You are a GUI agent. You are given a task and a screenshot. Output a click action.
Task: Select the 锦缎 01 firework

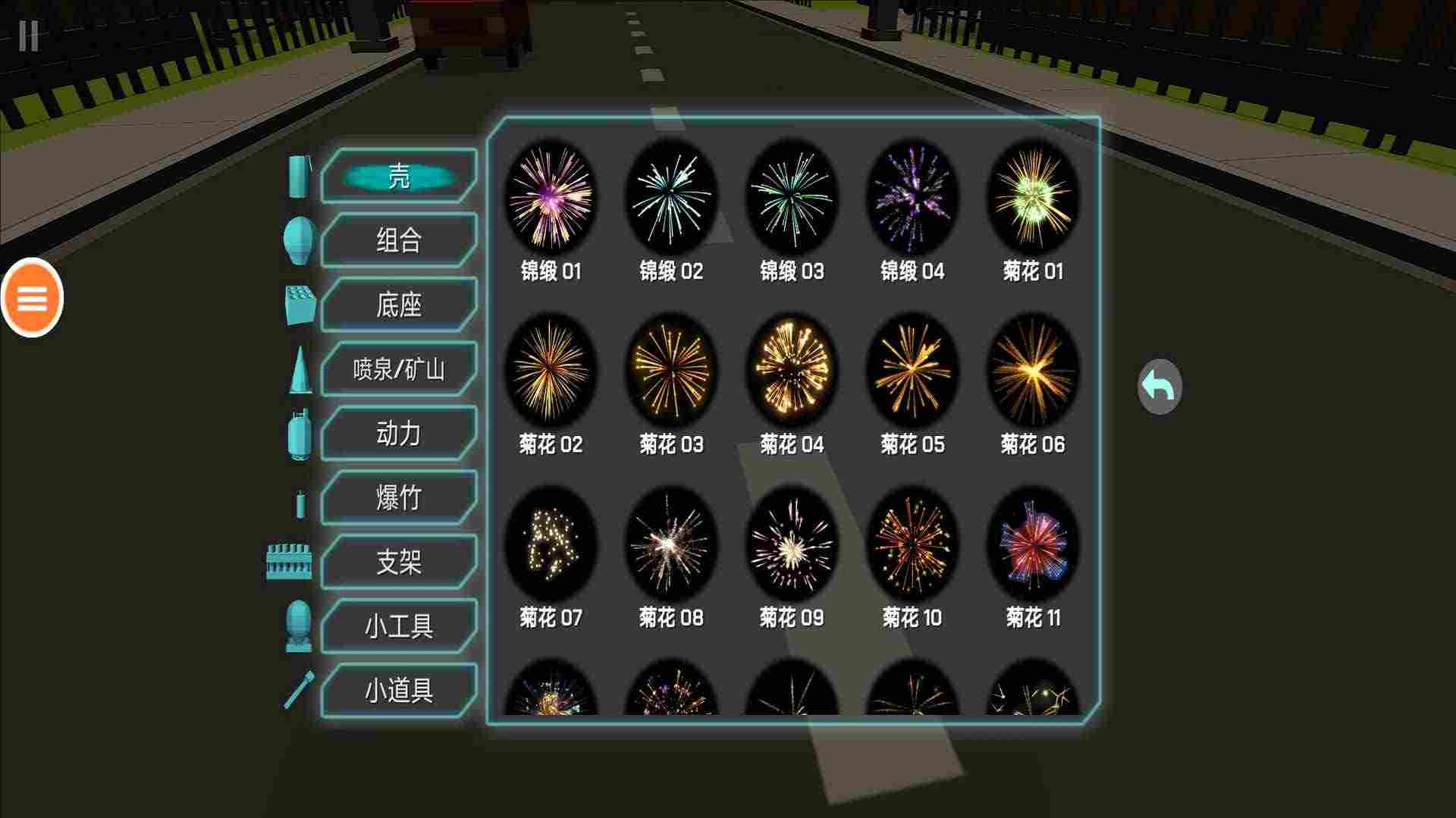coord(551,197)
